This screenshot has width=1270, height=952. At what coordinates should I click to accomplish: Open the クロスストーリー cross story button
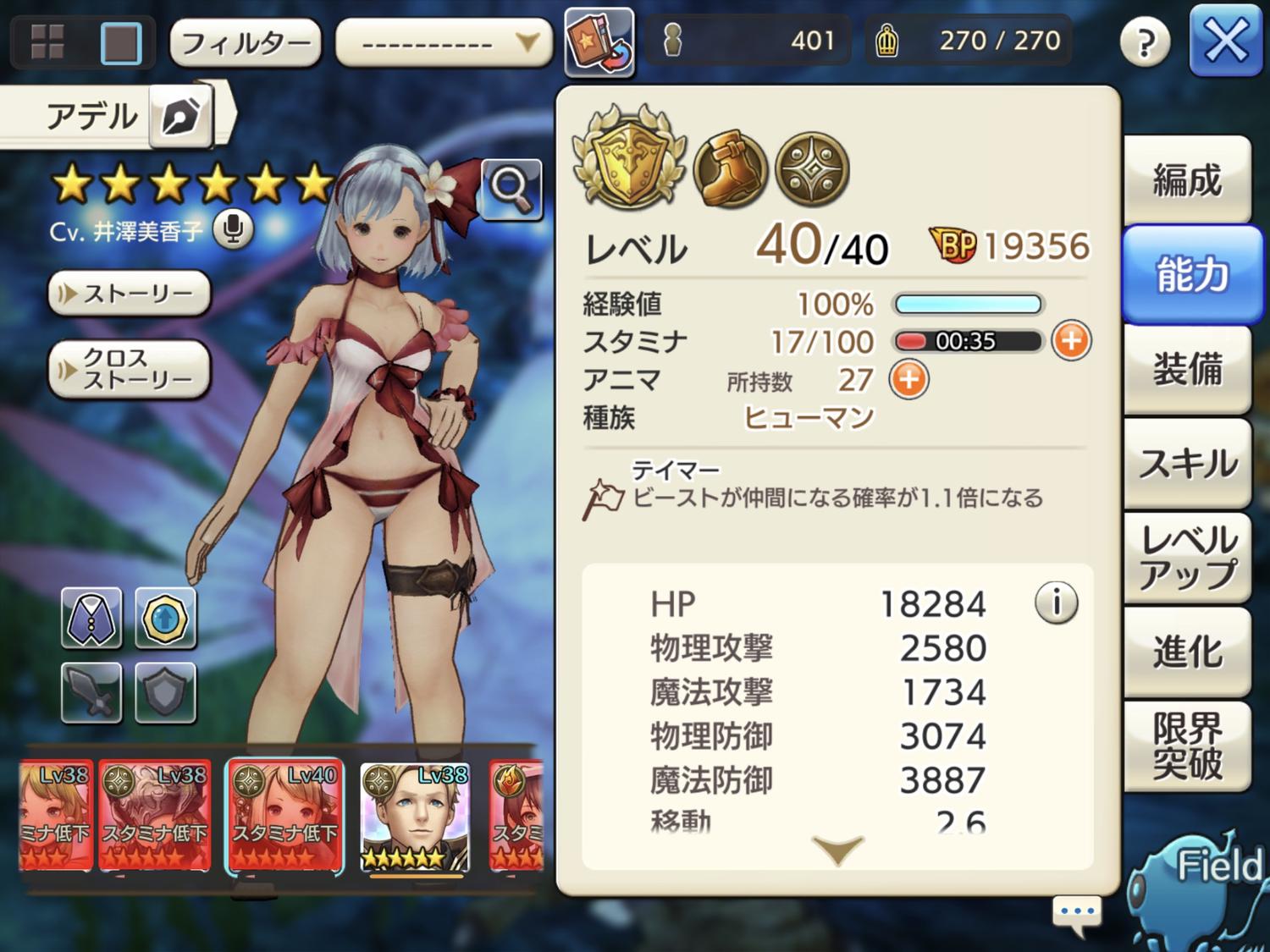(x=130, y=369)
